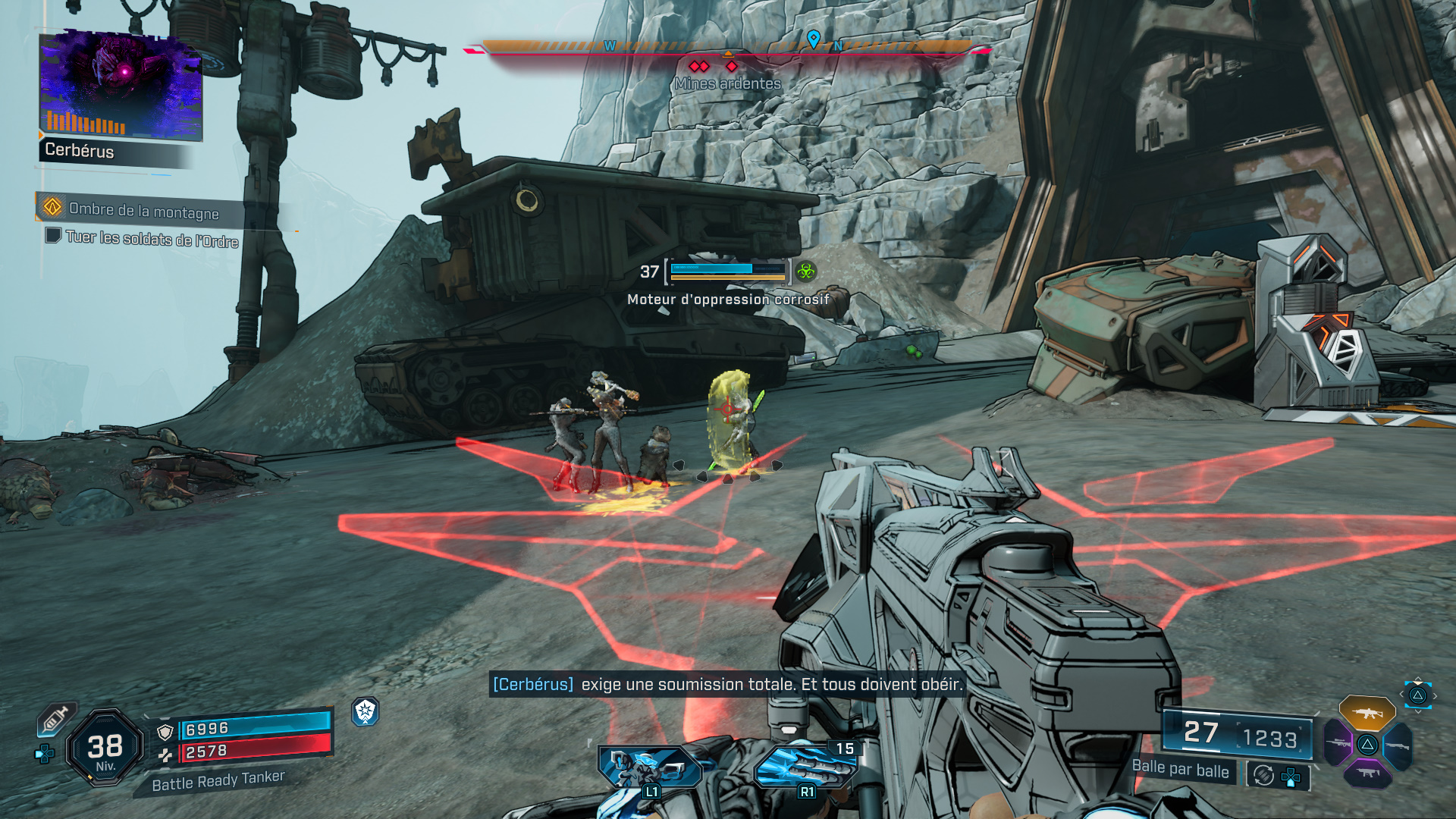Click the Cerbérus speaker portrait
This screenshot has height=819, width=1456.
pyautogui.click(x=121, y=86)
